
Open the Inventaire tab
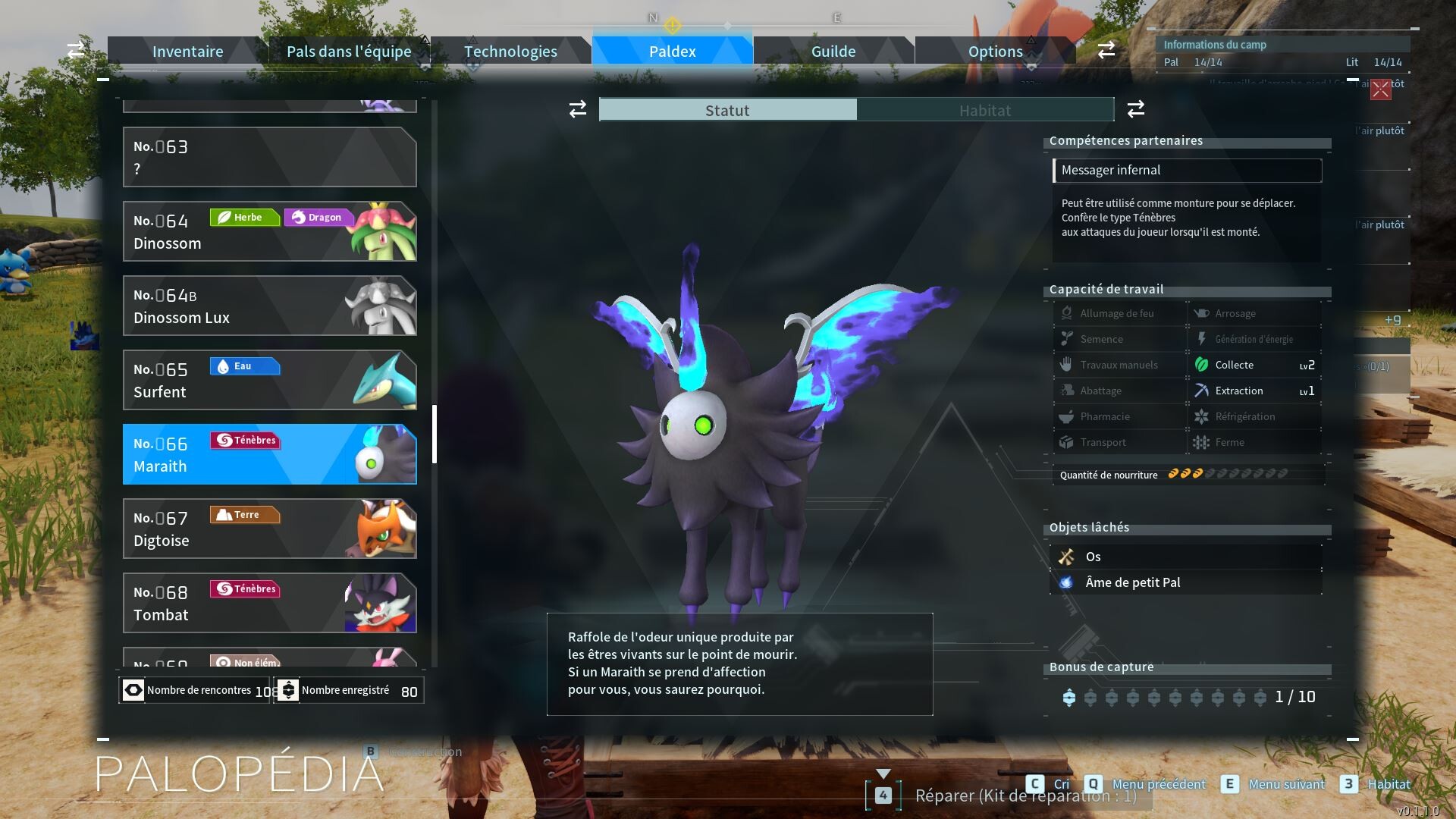pos(187,52)
